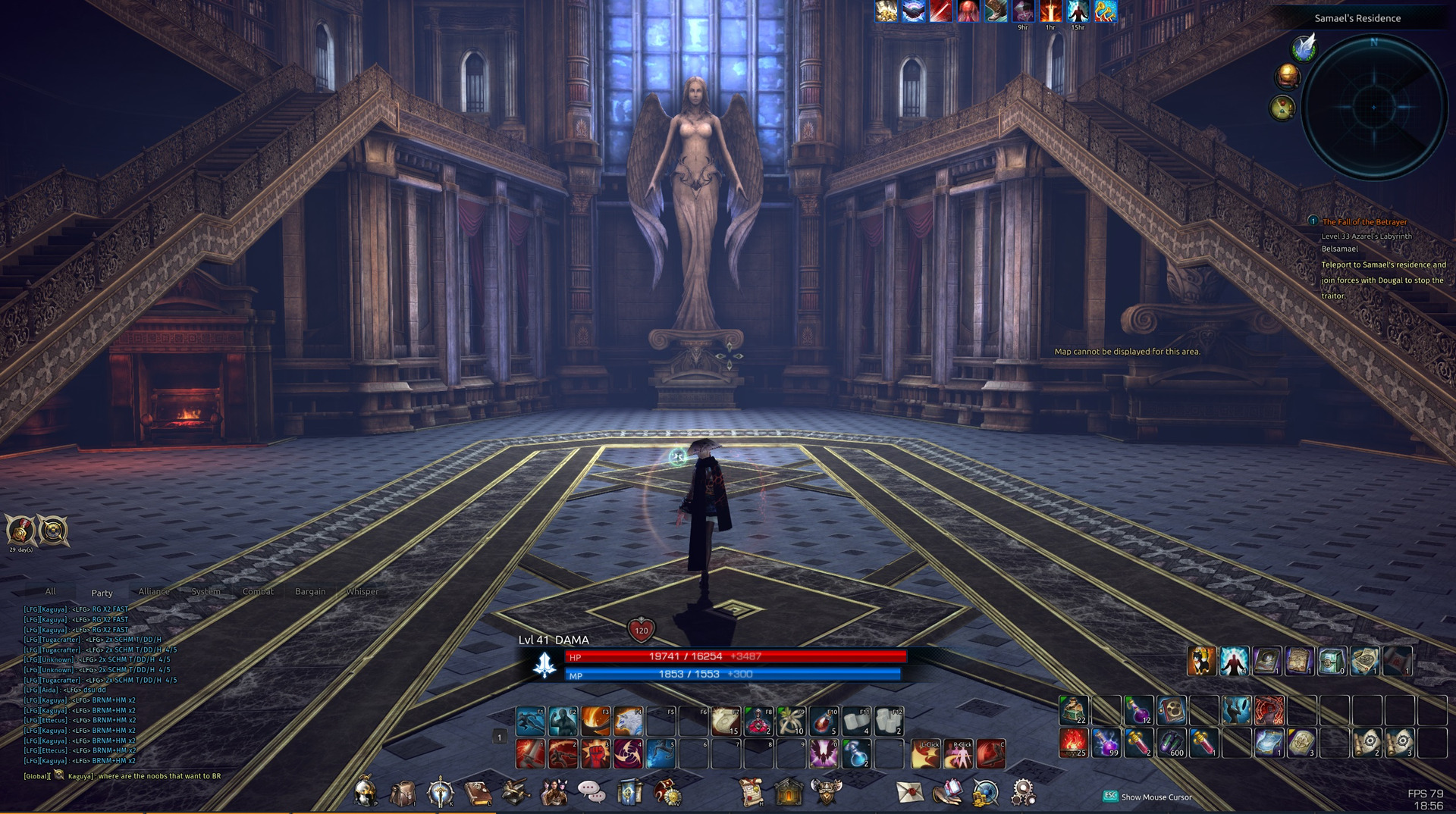Open the circular minimap

(x=1373, y=107)
